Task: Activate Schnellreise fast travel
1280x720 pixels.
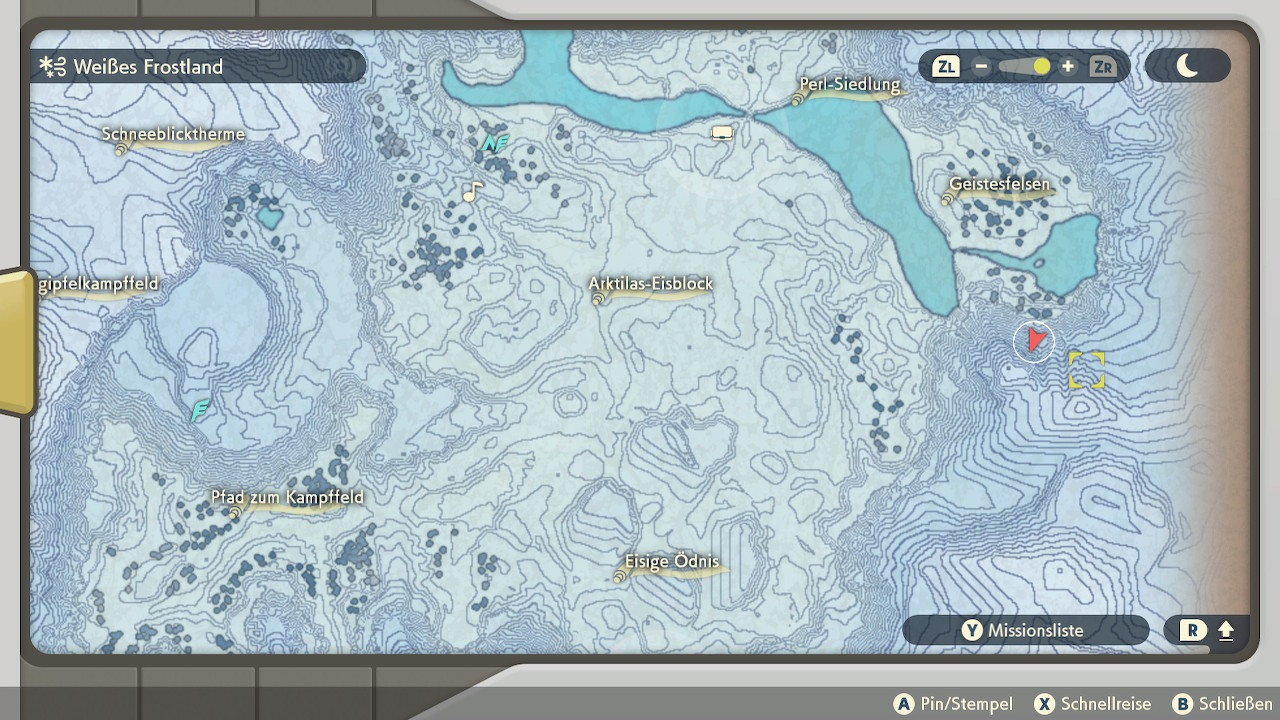Action: (1093, 704)
